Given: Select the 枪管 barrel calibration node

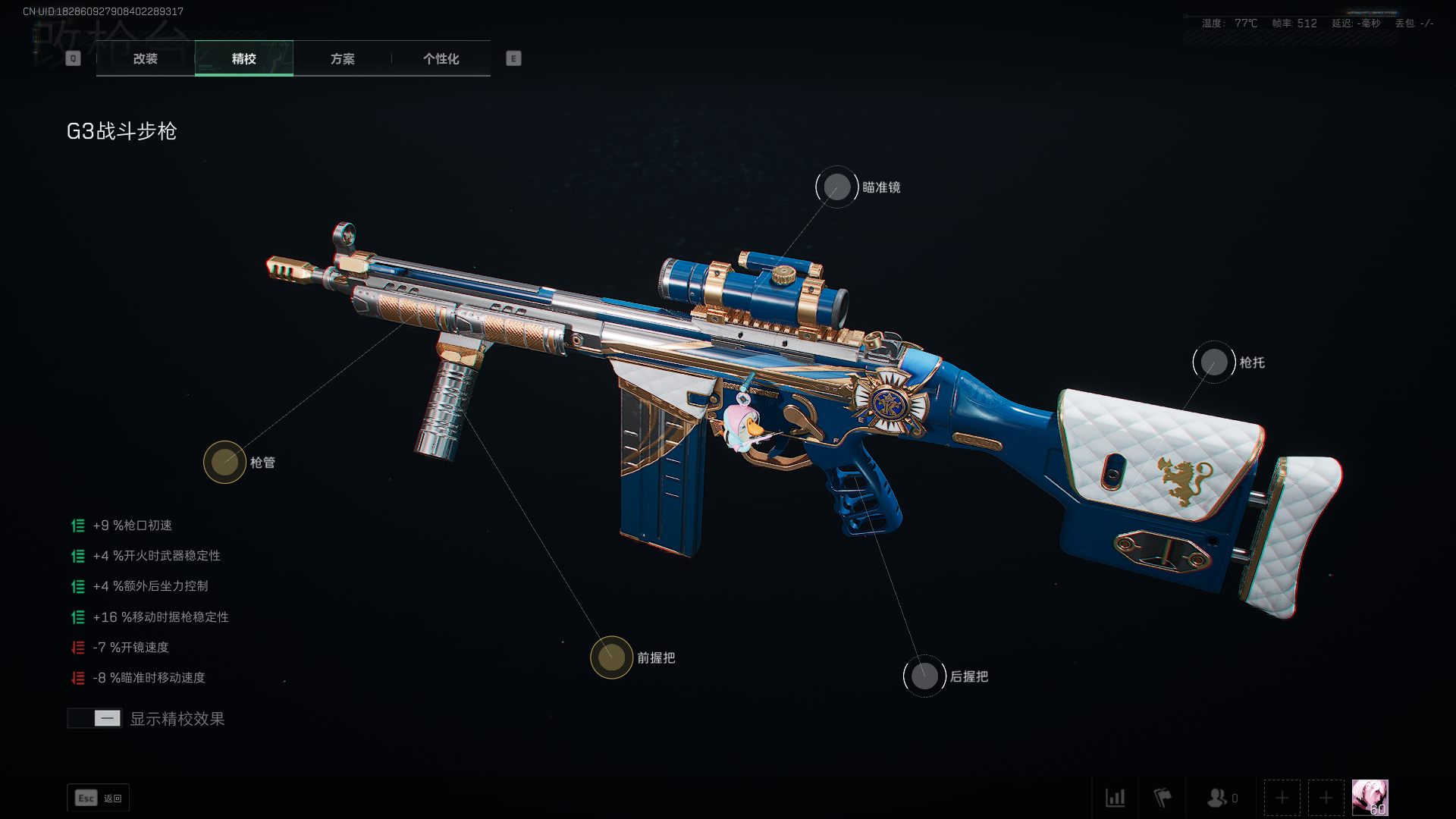Looking at the screenshot, I should click(224, 462).
